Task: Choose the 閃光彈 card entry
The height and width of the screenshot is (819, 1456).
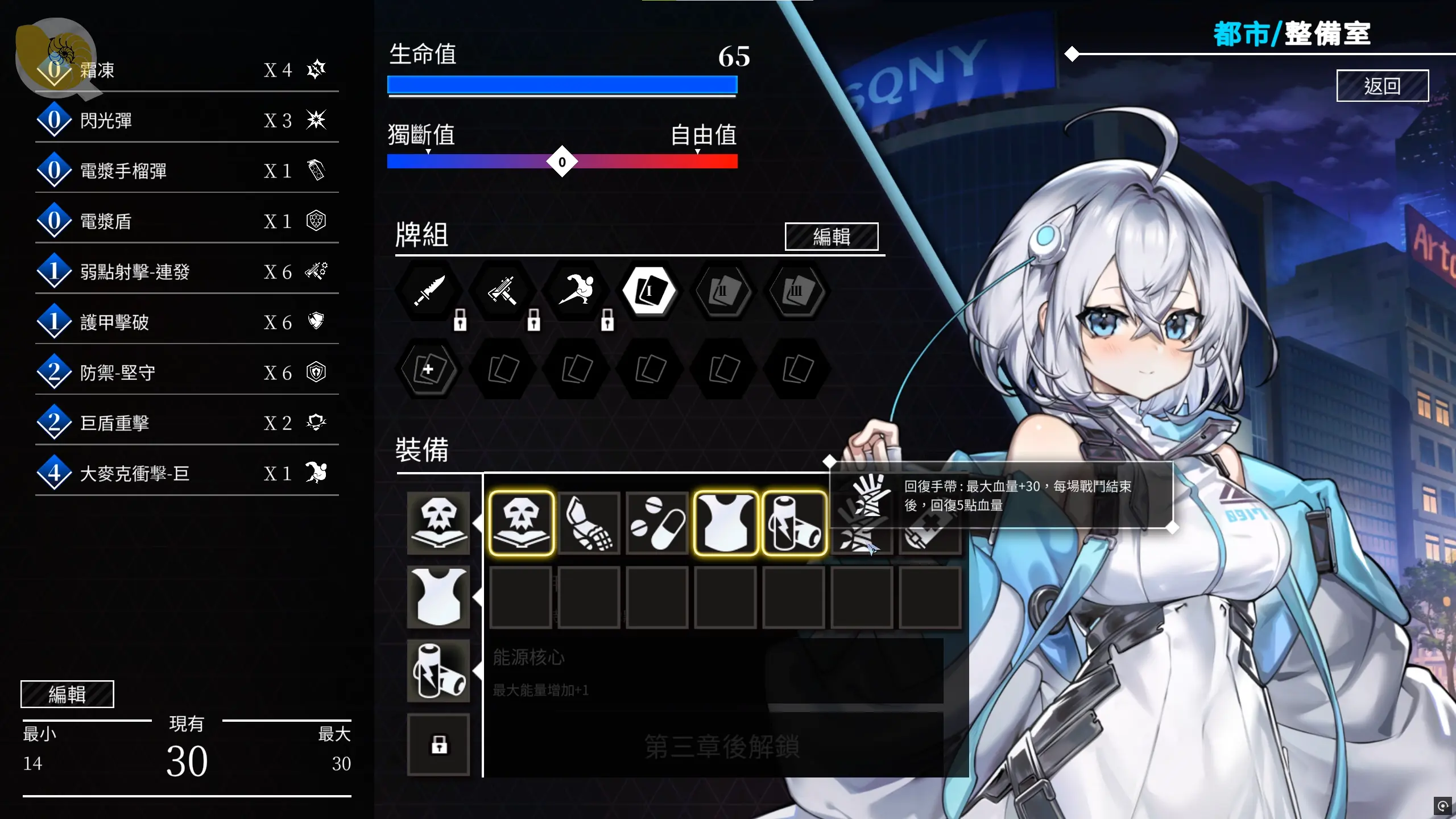Action: (x=187, y=121)
